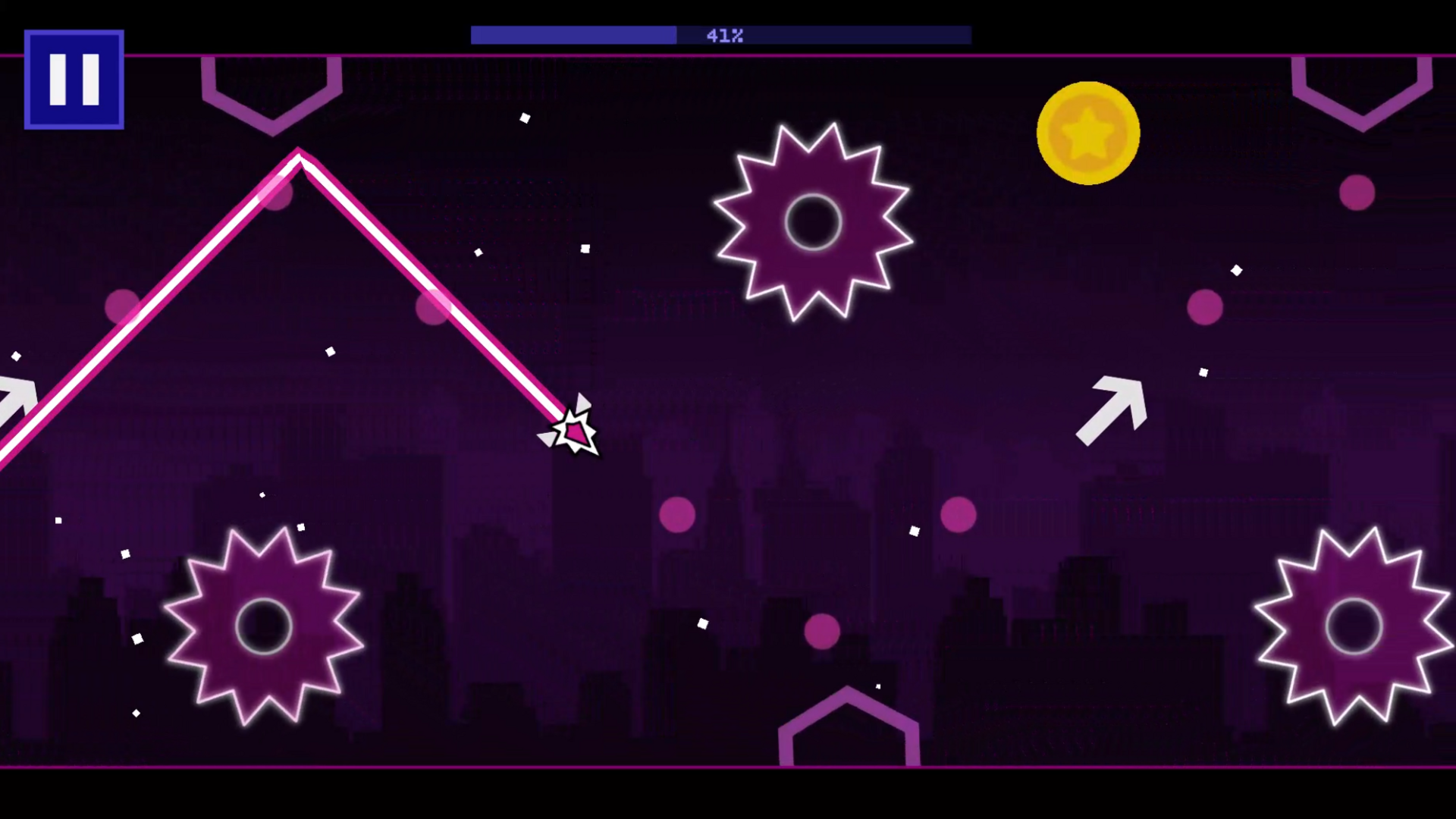The image size is (1456, 819).
Task: Click the magenta dot below the player
Action: pyautogui.click(x=677, y=515)
